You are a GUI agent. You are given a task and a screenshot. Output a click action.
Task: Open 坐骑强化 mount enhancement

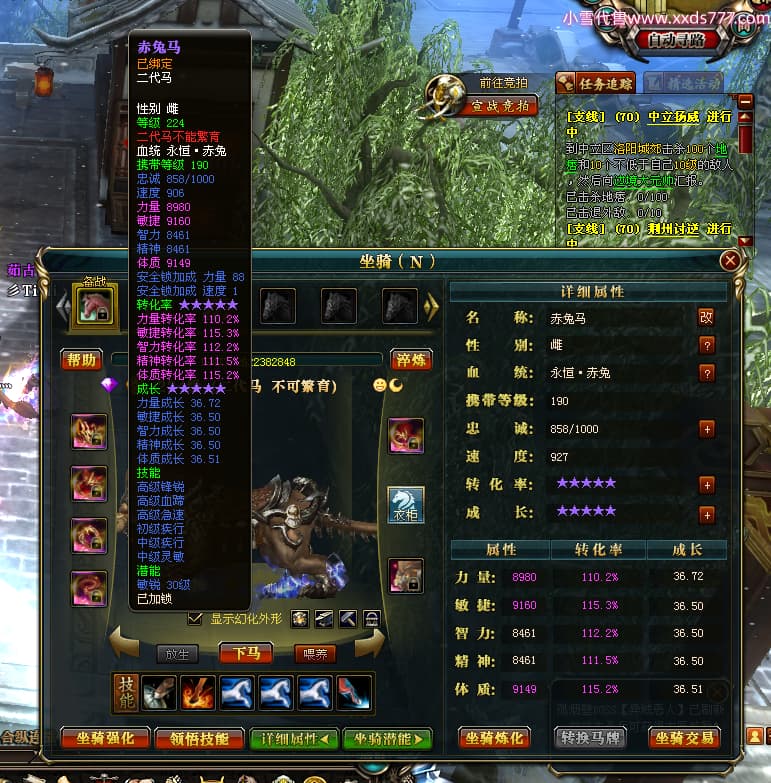click(105, 739)
